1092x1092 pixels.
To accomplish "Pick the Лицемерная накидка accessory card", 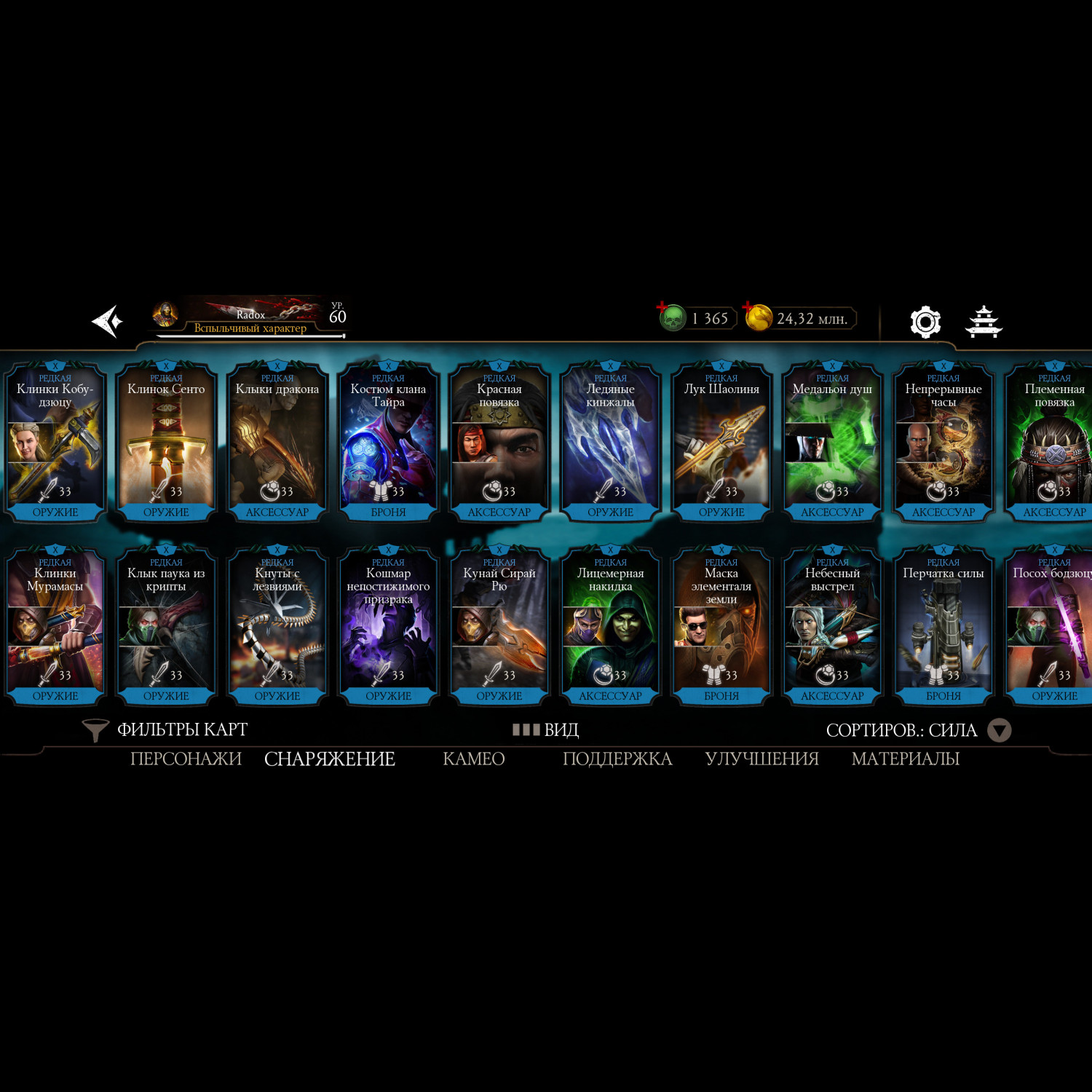I will click(x=610, y=626).
